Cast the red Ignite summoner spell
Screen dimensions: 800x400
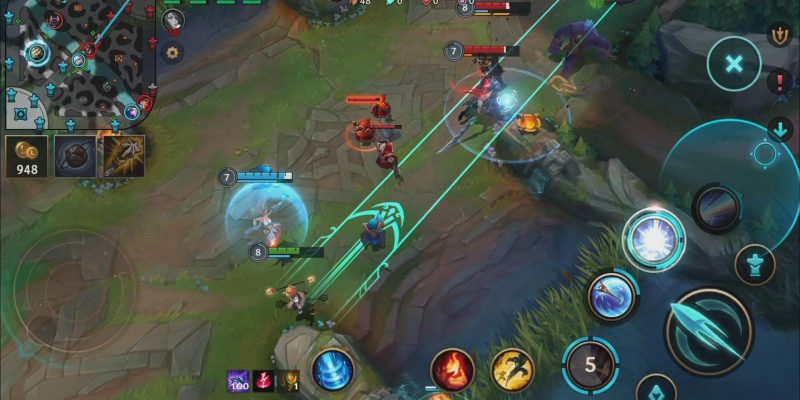pos(452,369)
